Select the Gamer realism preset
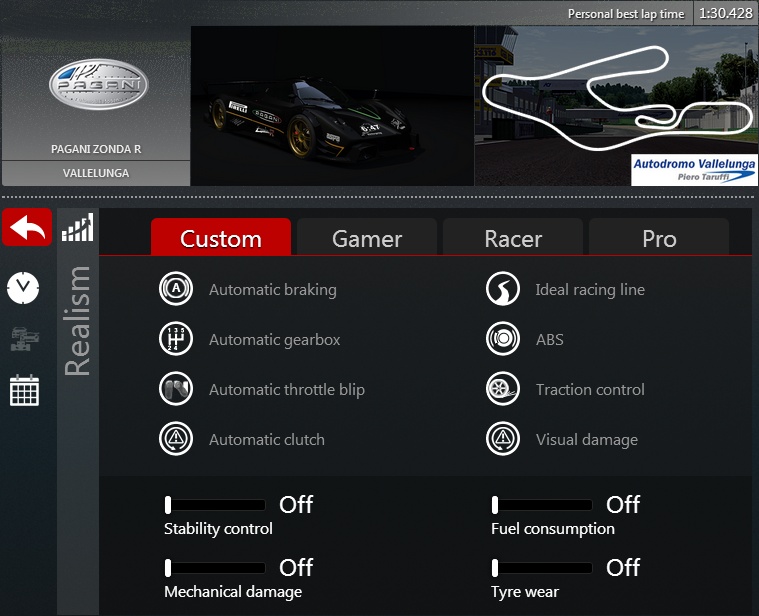 tap(367, 238)
